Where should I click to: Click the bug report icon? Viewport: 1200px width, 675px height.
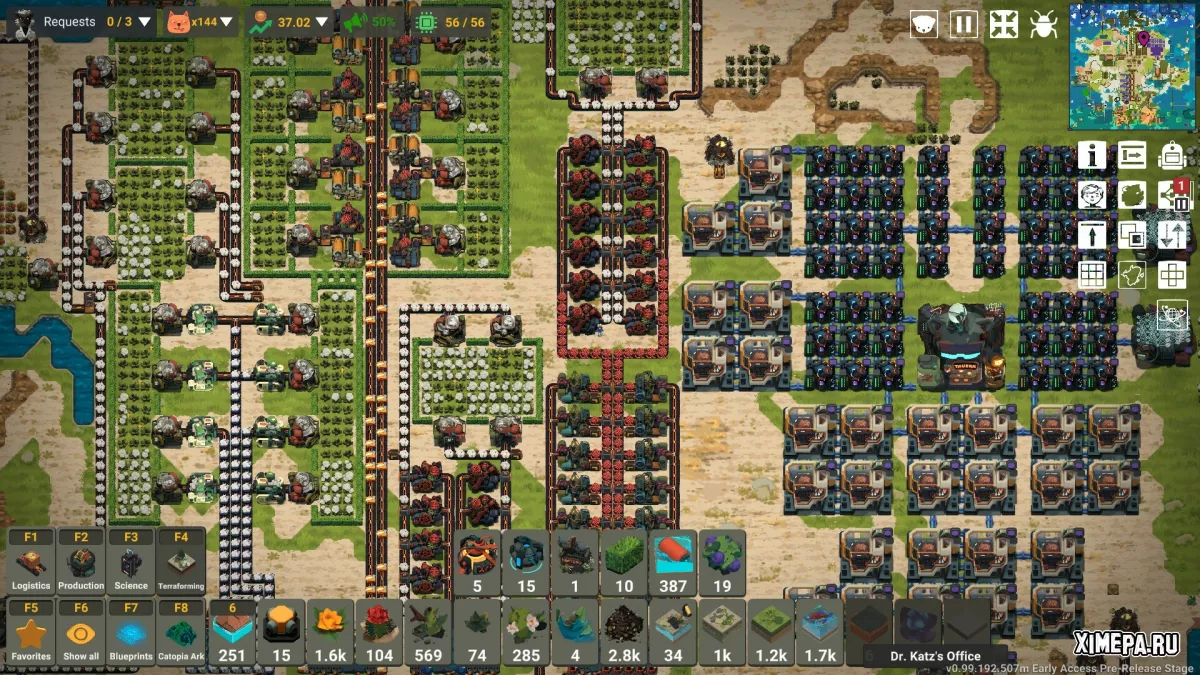click(1044, 24)
